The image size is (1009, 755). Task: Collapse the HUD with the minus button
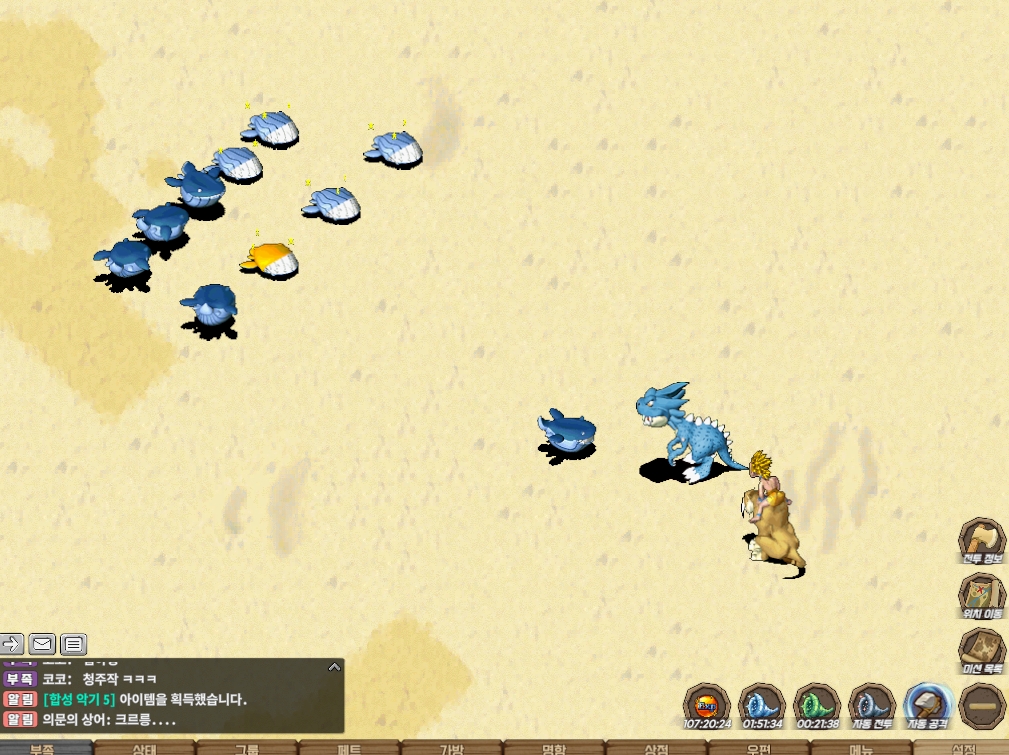tap(982, 705)
